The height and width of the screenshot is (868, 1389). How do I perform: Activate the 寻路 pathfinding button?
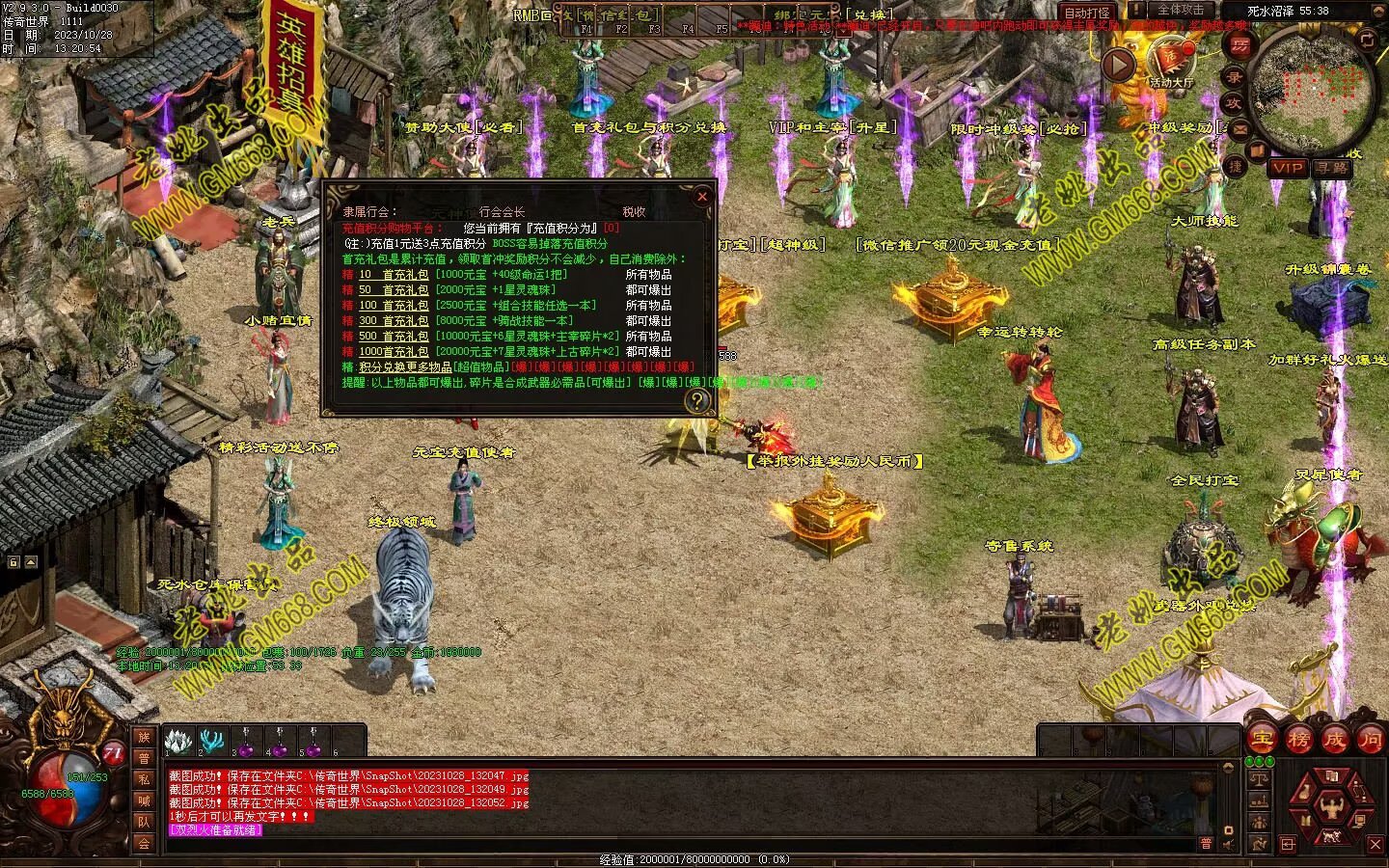point(1331,168)
